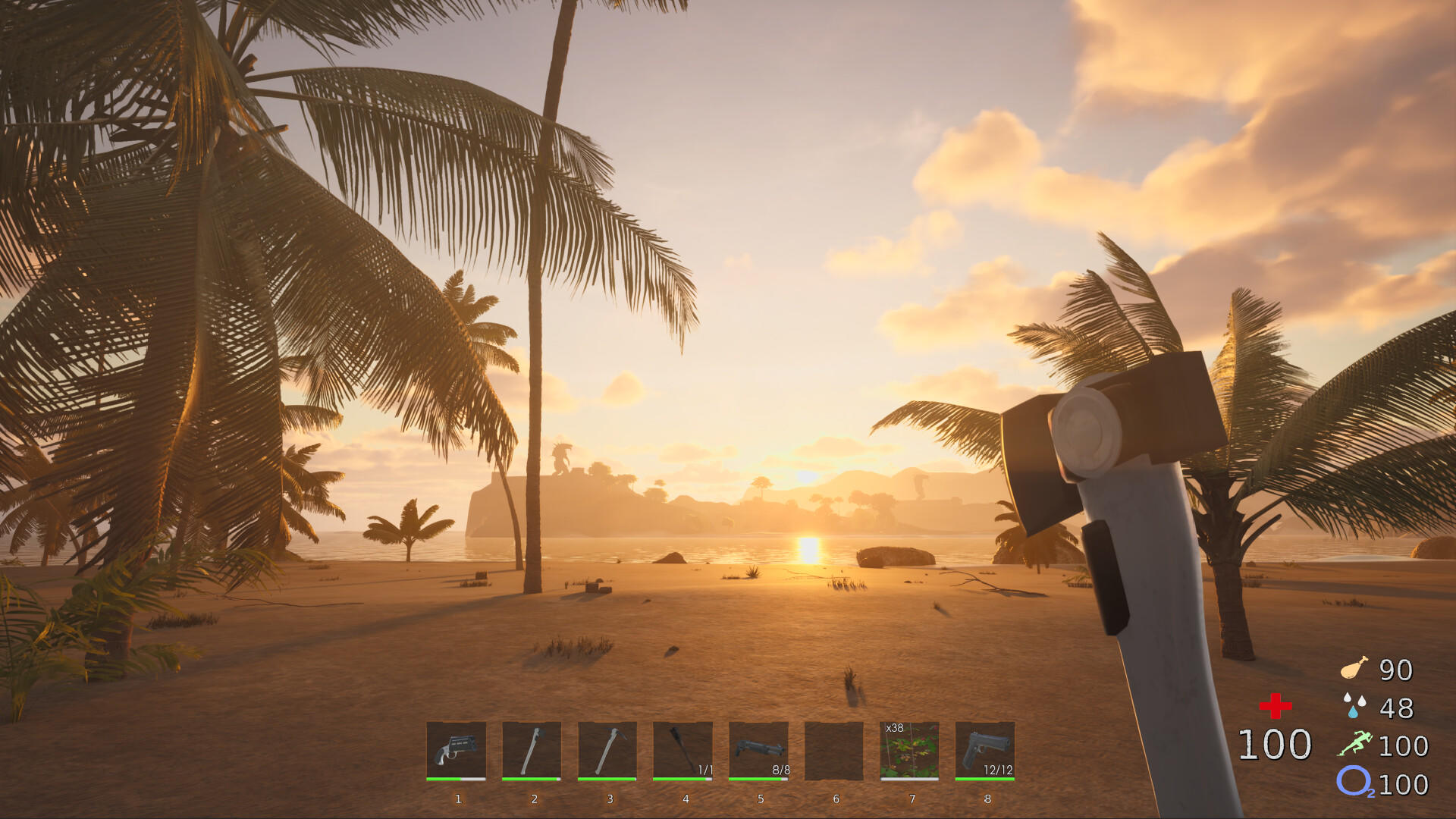Click the x38 stack count label
Image resolution: width=1456 pixels, height=819 pixels.
(895, 726)
